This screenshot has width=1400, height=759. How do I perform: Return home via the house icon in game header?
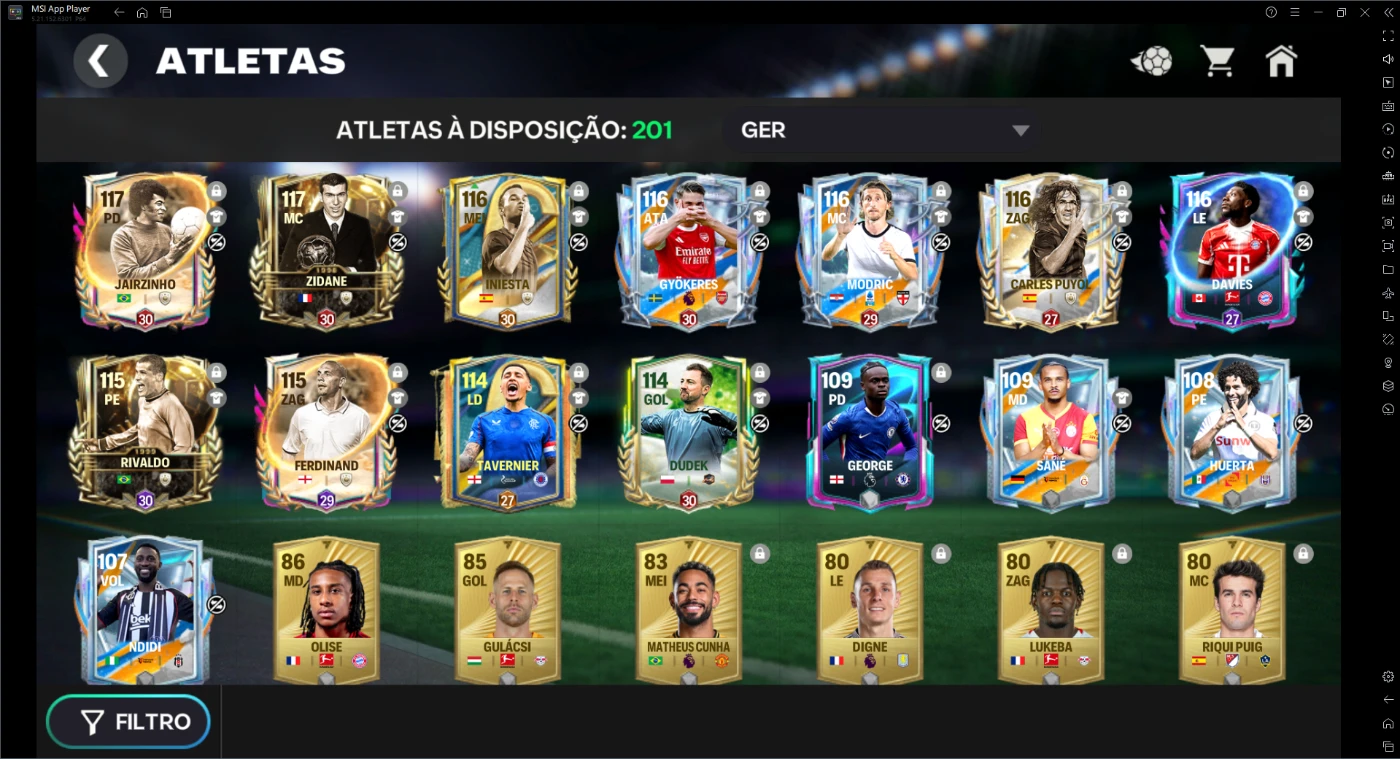(1281, 60)
